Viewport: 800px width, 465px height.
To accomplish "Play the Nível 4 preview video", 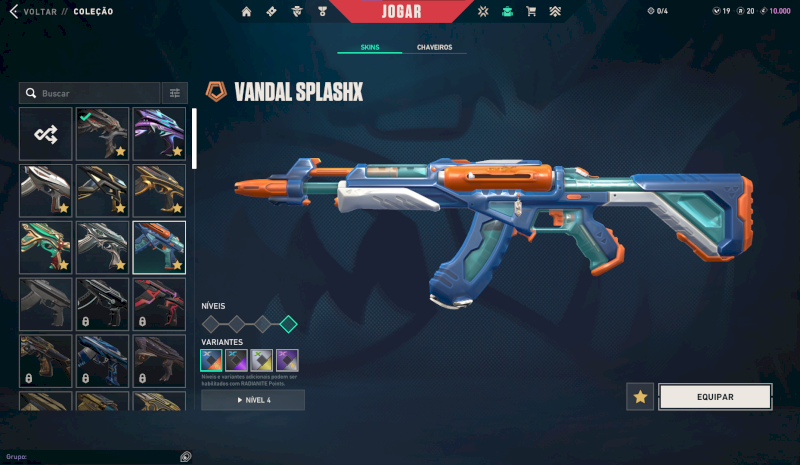I will point(253,400).
